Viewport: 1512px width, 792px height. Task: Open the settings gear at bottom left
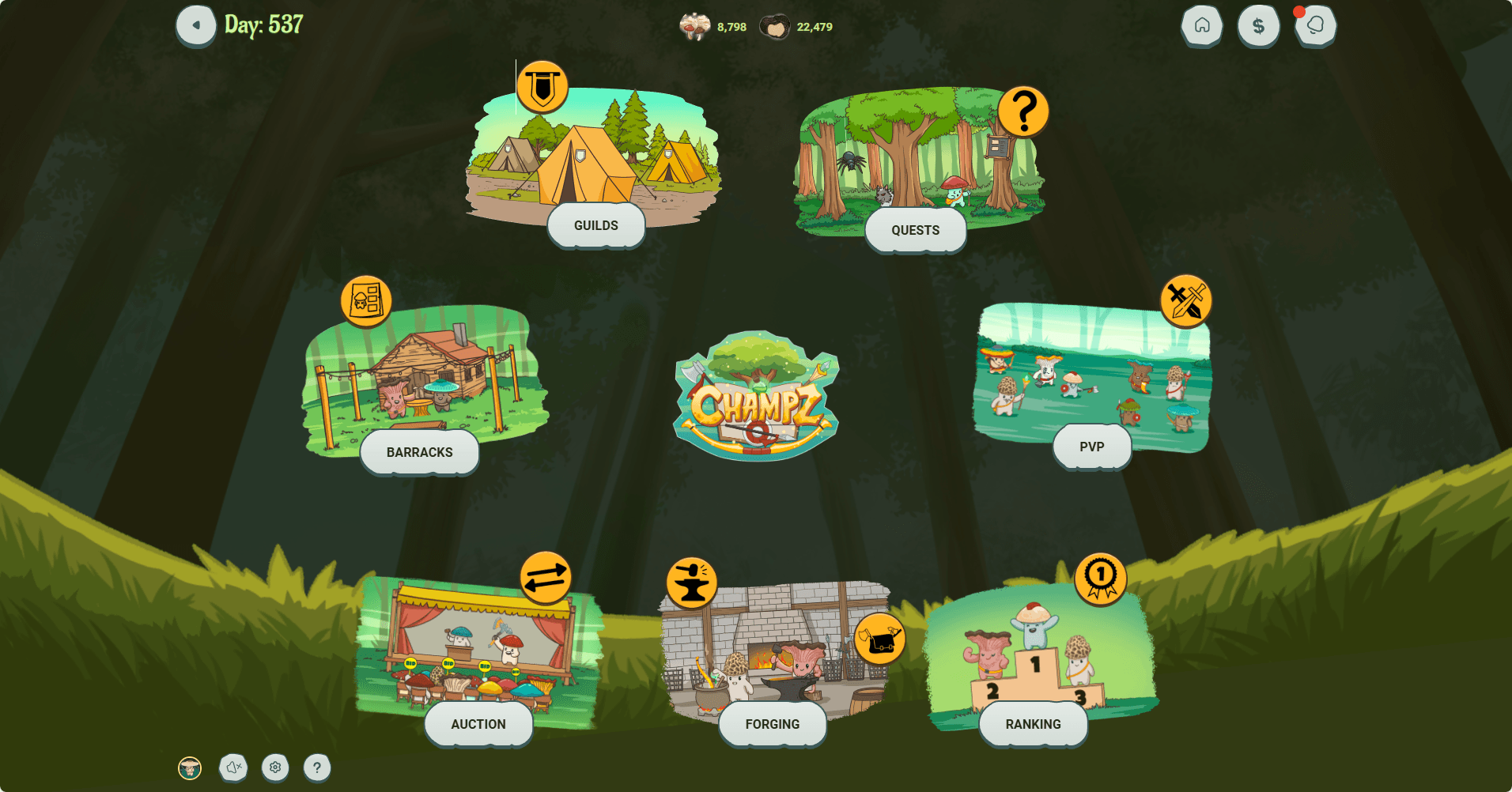coord(274,767)
